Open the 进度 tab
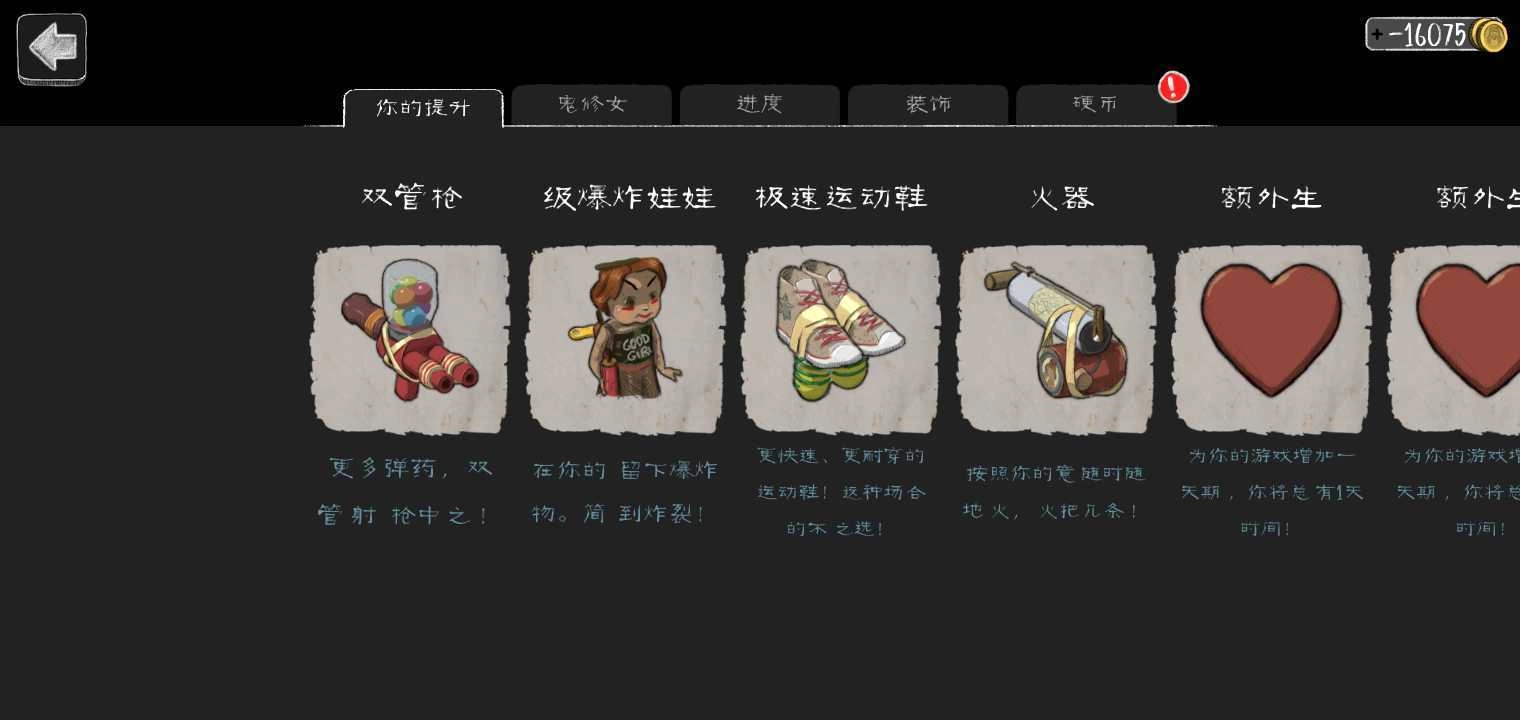This screenshot has width=1520, height=720. click(760, 104)
